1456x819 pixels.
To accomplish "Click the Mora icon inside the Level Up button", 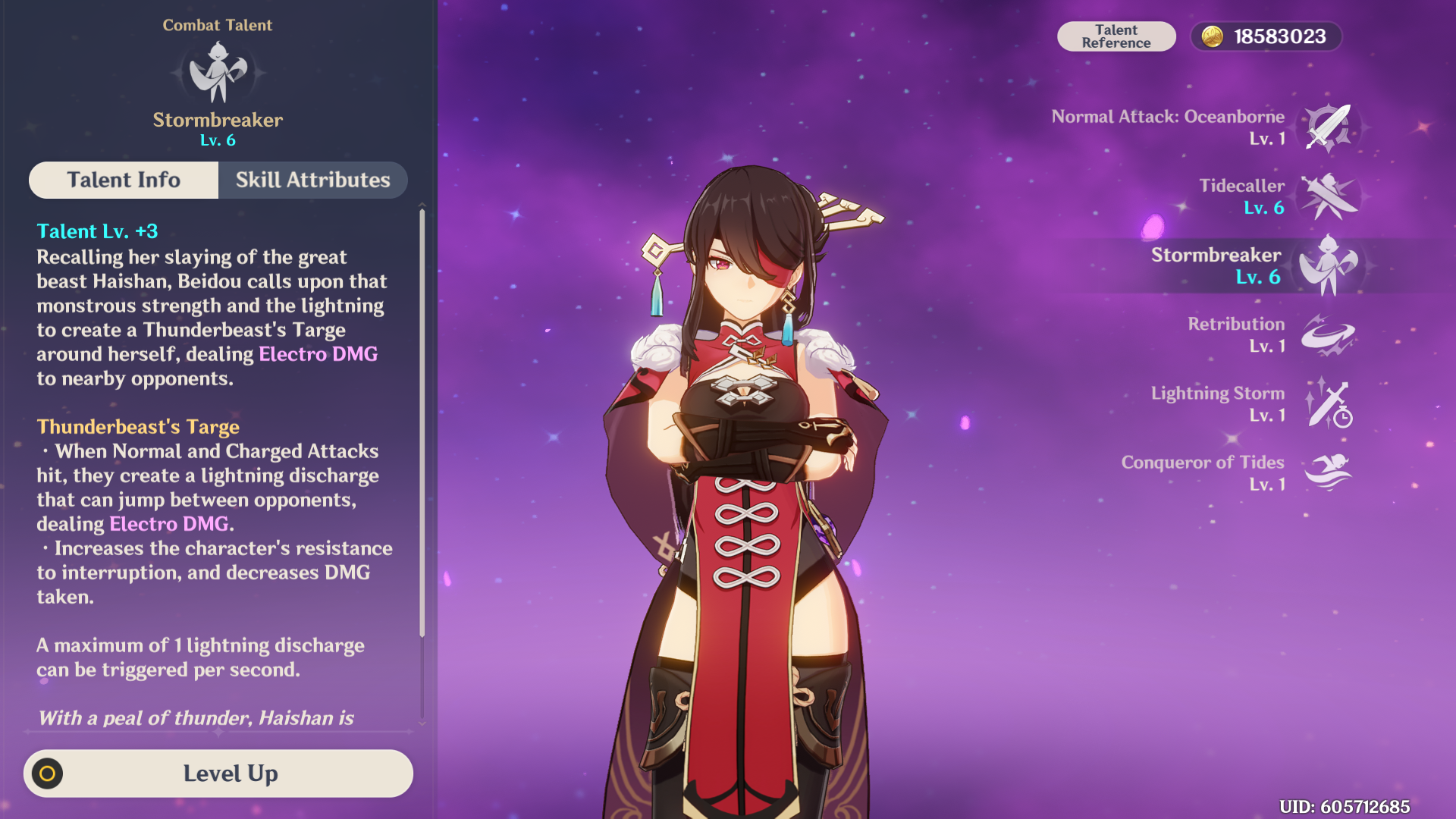I will [48, 773].
